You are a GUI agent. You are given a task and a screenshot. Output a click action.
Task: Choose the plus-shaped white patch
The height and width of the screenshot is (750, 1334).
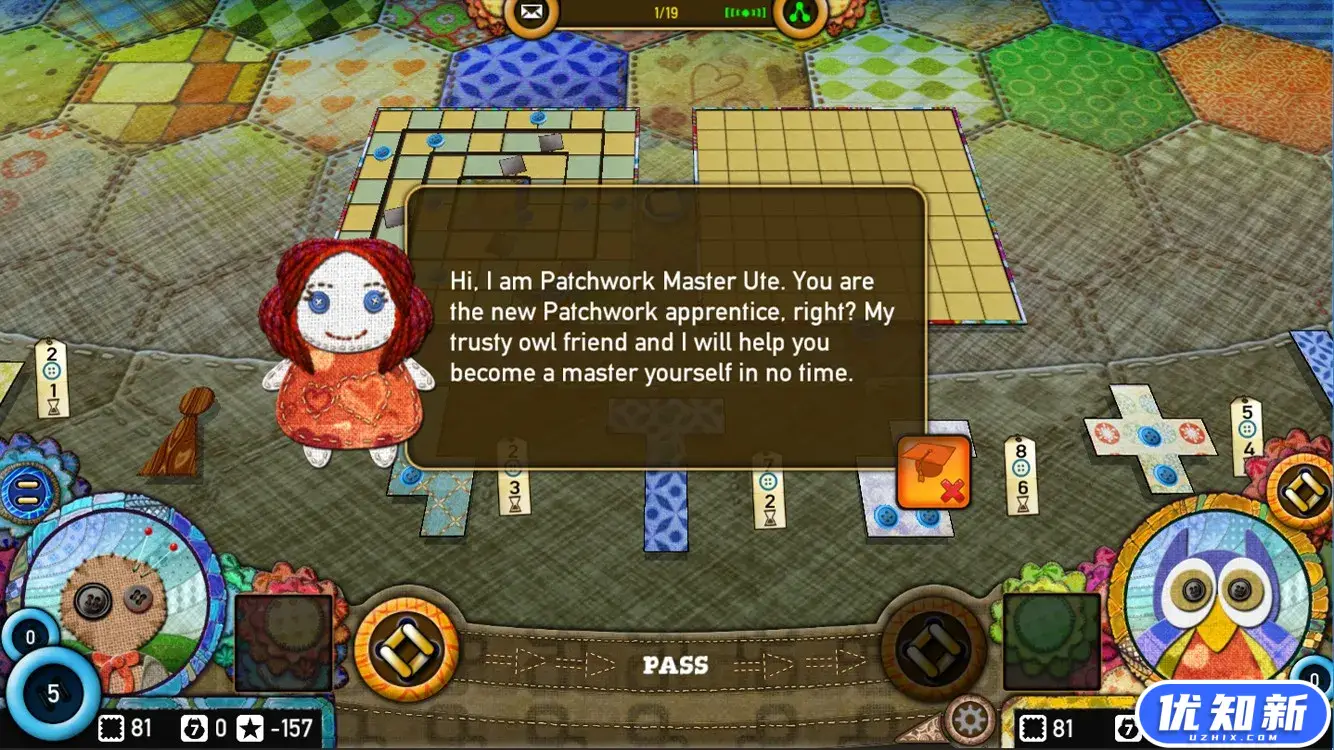[x=1150, y=436]
